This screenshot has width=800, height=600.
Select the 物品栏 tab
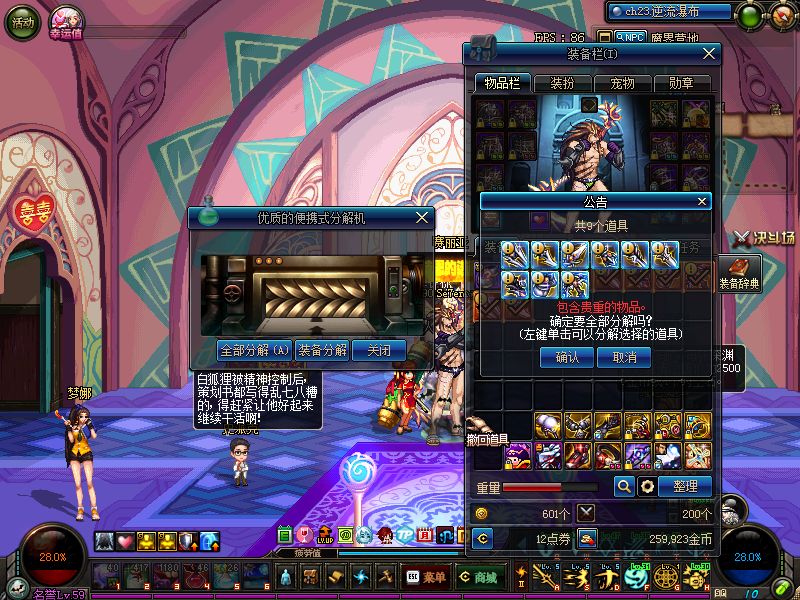point(502,83)
